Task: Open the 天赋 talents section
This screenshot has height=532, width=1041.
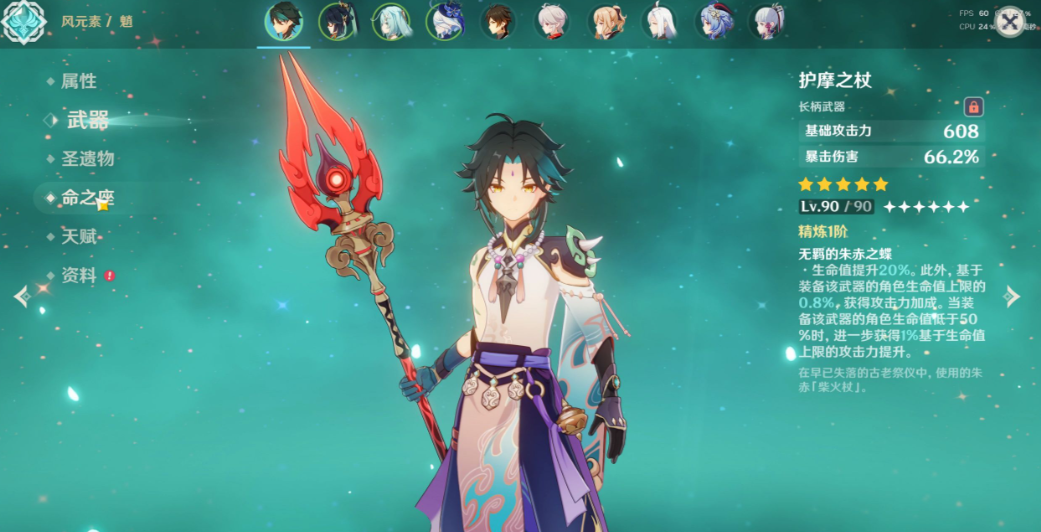Action: (78, 237)
